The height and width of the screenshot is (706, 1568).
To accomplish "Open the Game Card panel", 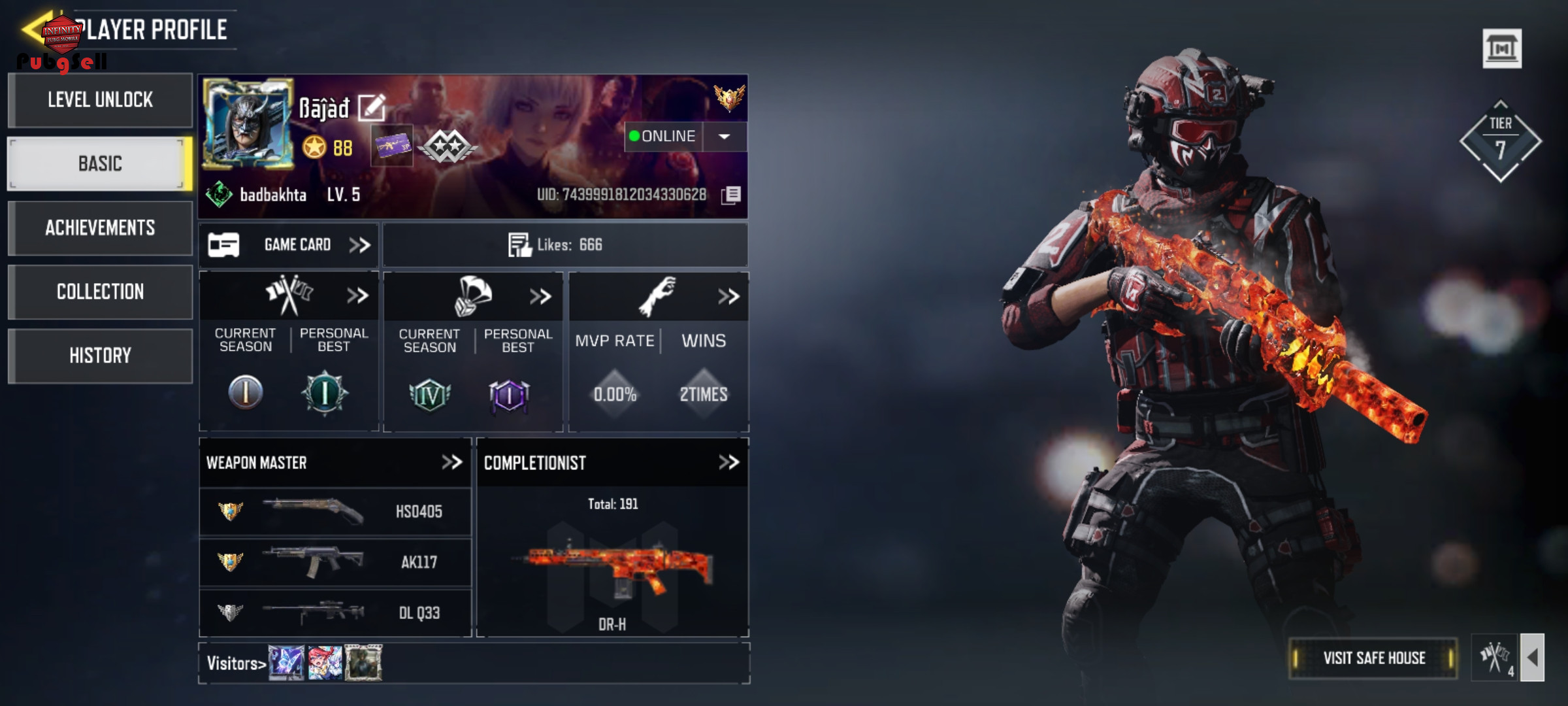I will 289,245.
